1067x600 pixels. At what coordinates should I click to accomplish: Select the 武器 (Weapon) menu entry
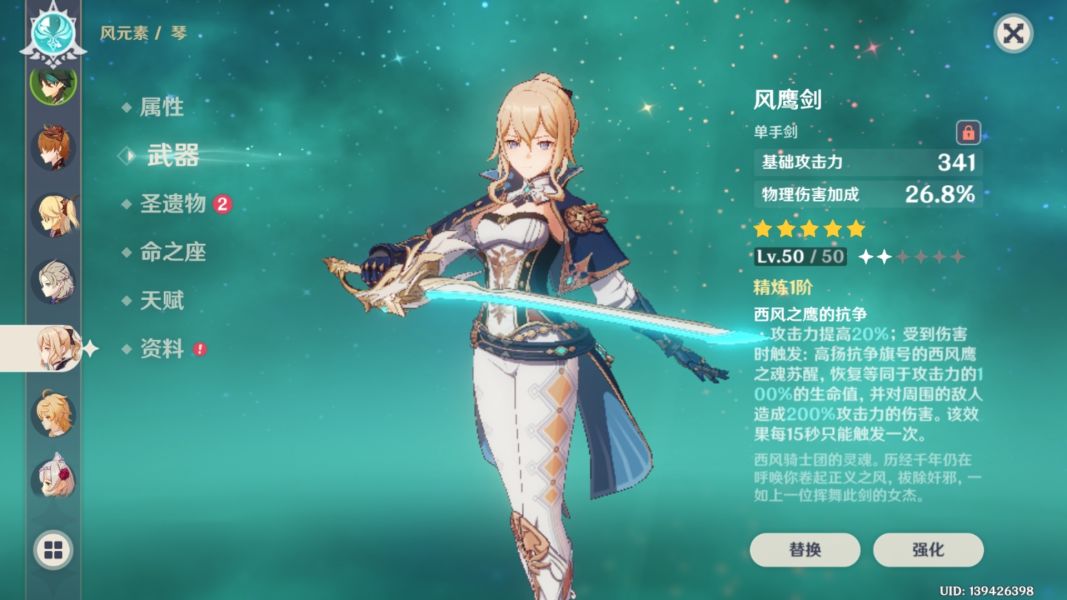pyautogui.click(x=172, y=155)
